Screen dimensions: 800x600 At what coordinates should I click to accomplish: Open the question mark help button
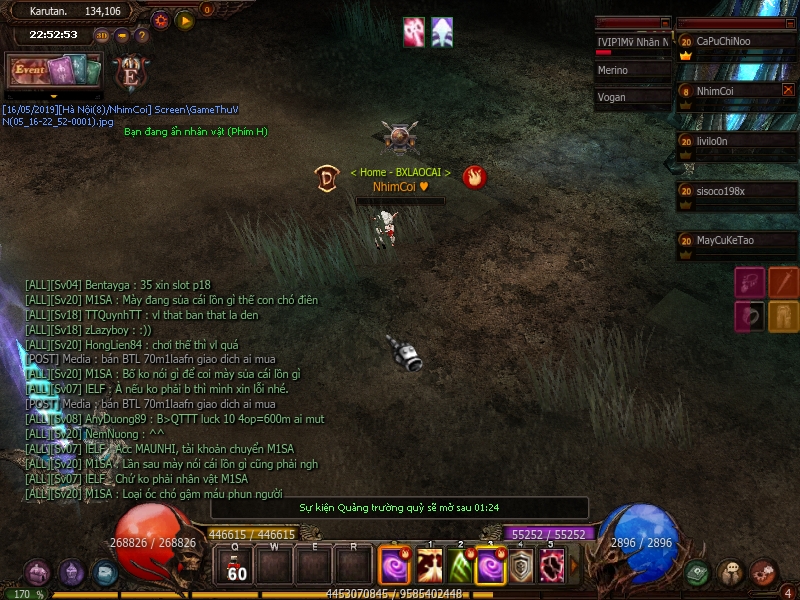[142, 36]
